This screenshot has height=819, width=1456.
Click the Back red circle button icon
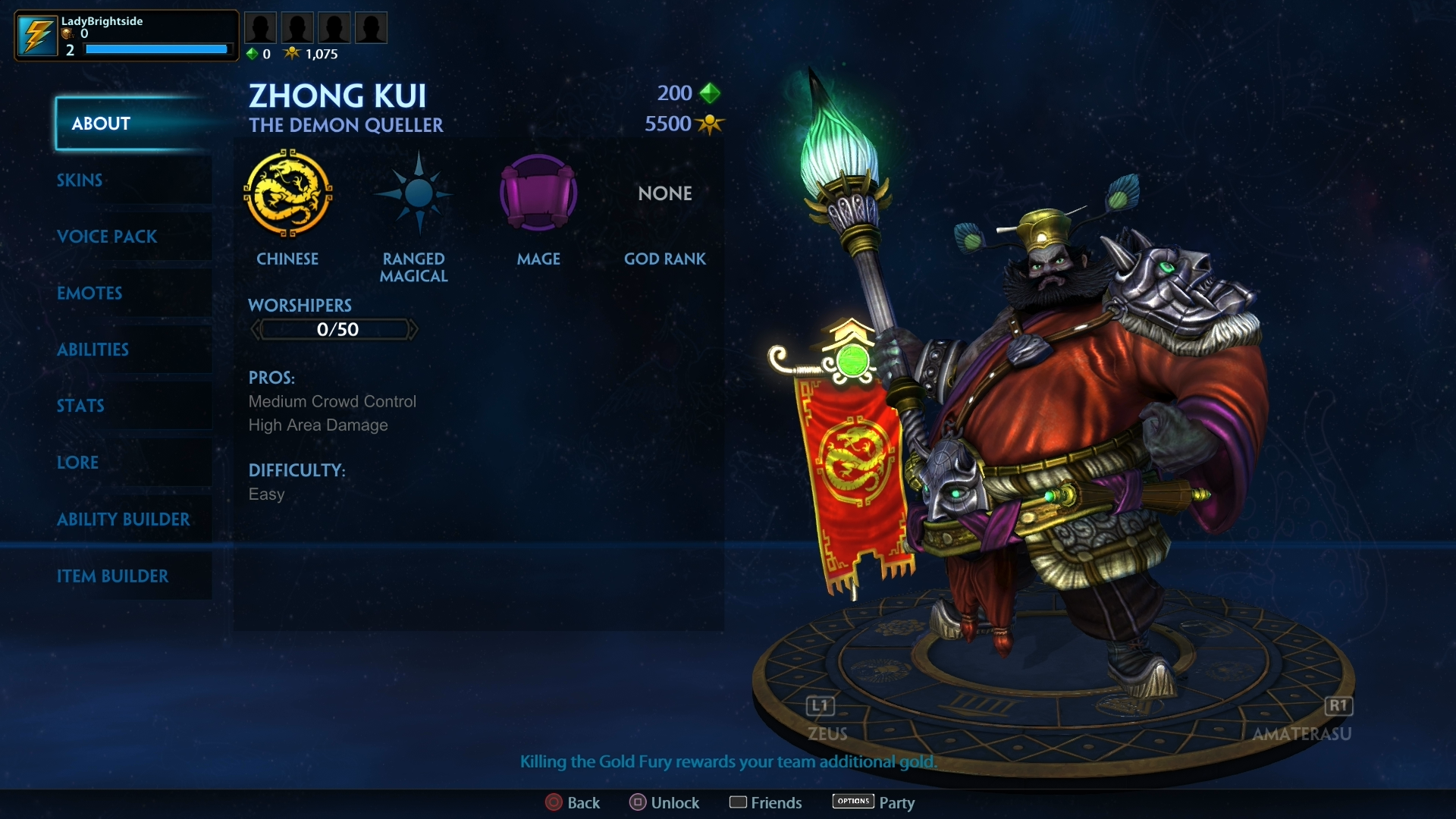(x=552, y=802)
